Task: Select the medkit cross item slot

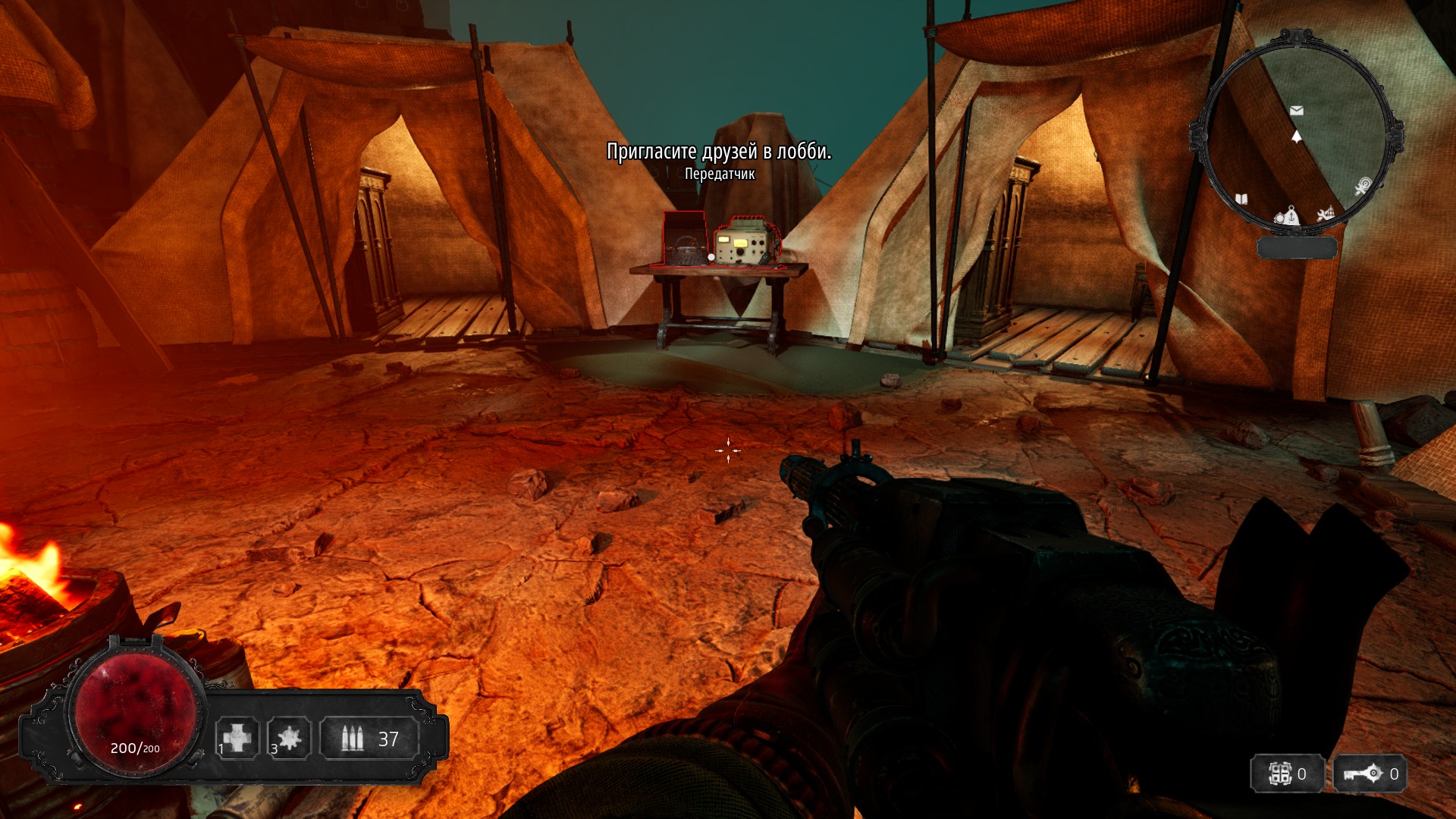Action: [237, 738]
